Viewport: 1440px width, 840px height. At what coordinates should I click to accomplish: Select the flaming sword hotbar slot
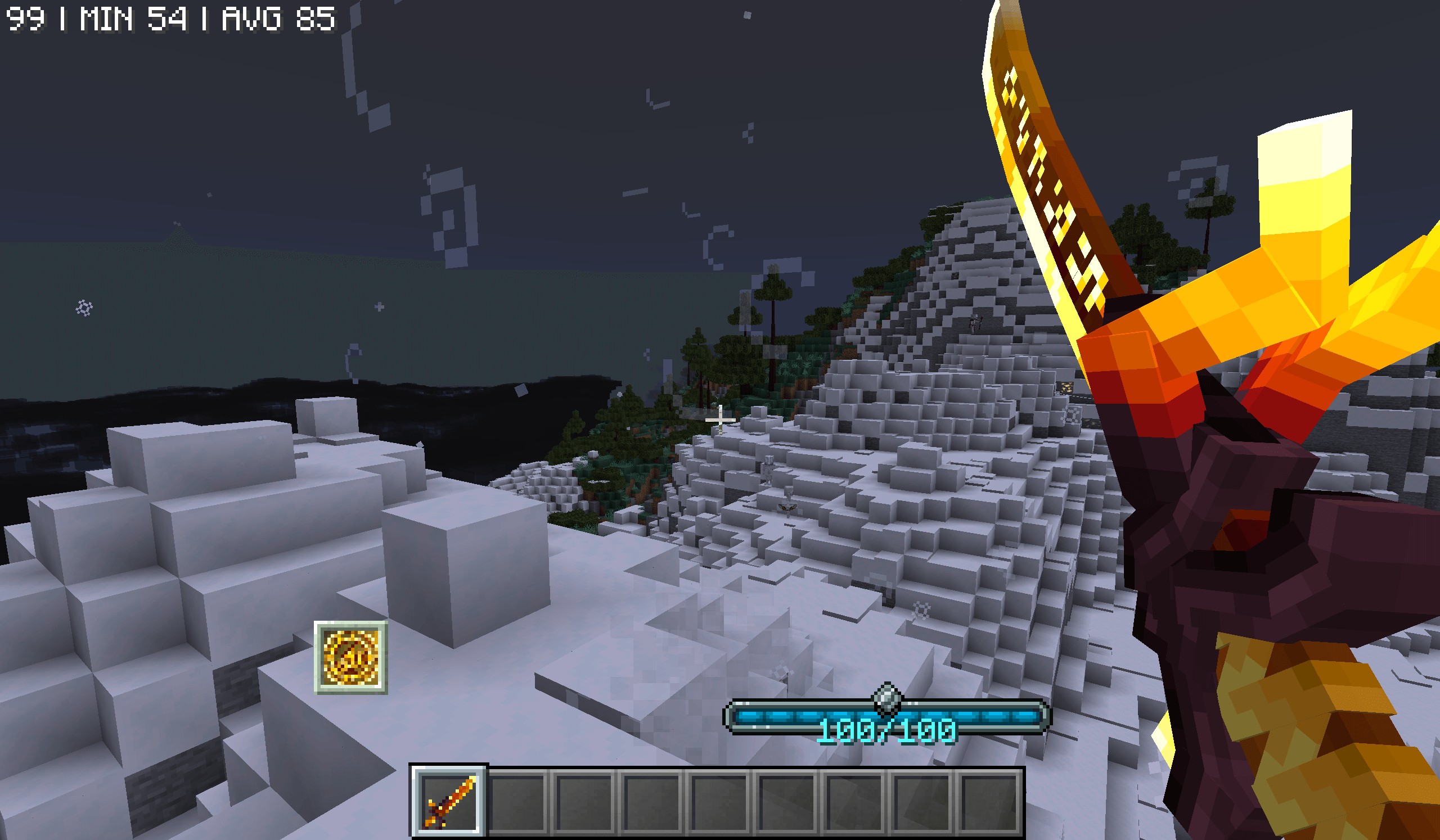click(448, 801)
